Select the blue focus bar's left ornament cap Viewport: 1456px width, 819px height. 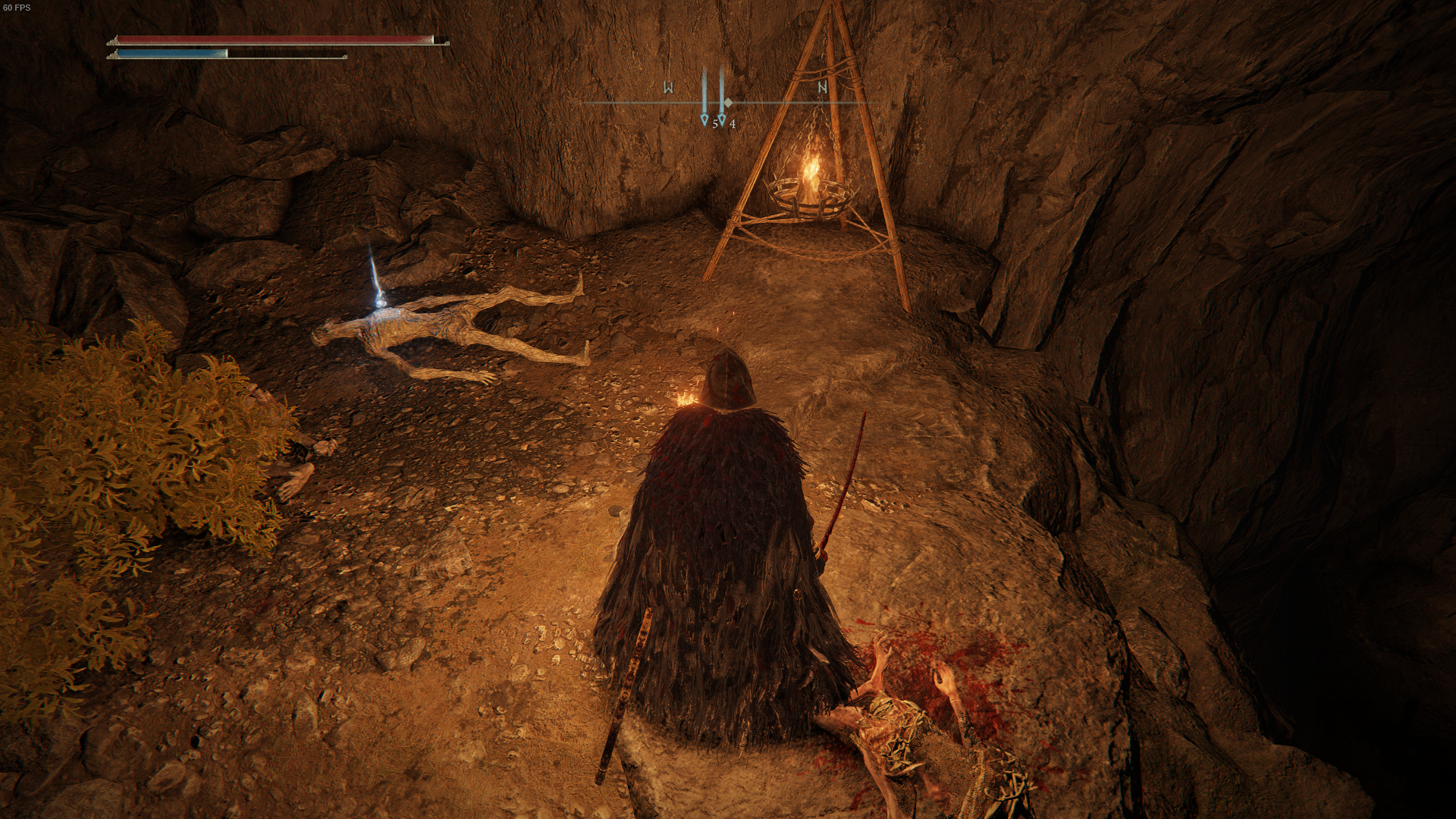[x=113, y=55]
